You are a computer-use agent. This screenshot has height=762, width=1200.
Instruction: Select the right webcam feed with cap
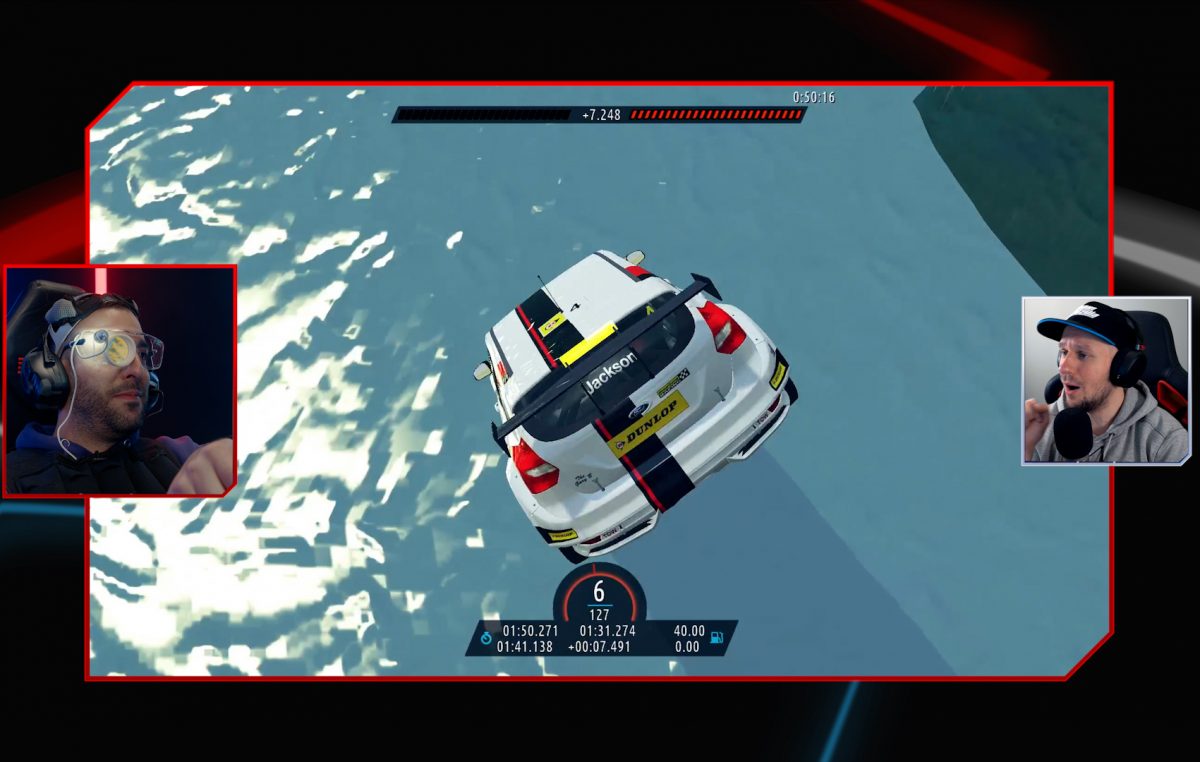1105,381
